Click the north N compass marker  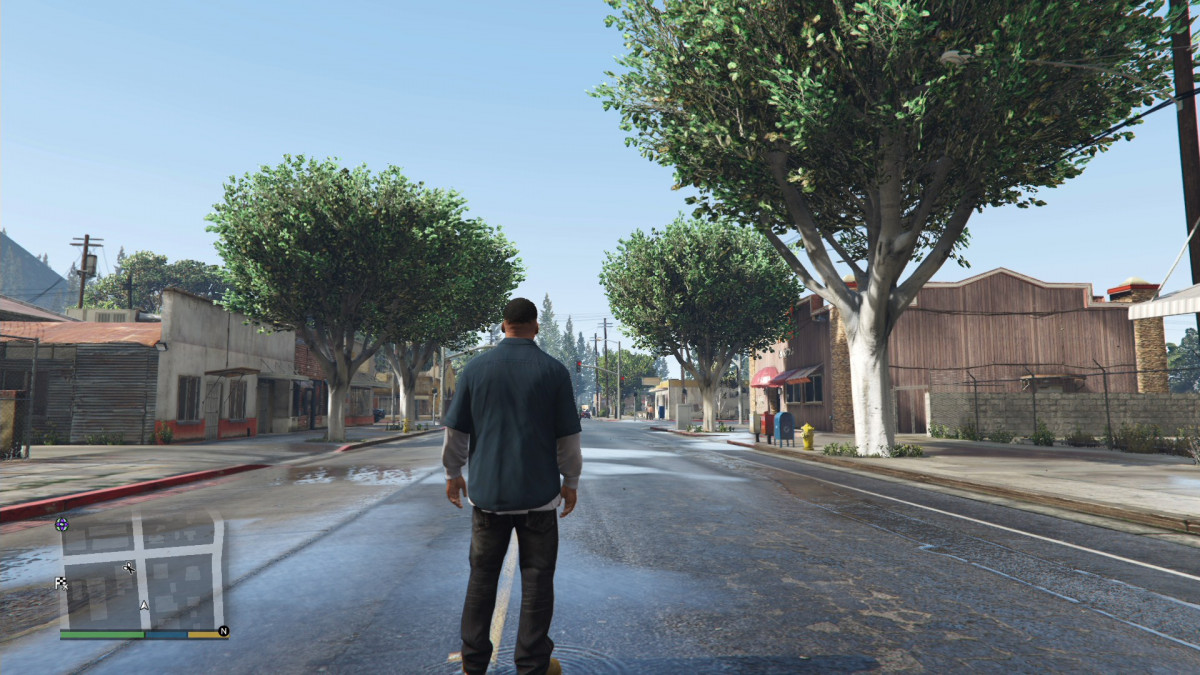[x=223, y=631]
